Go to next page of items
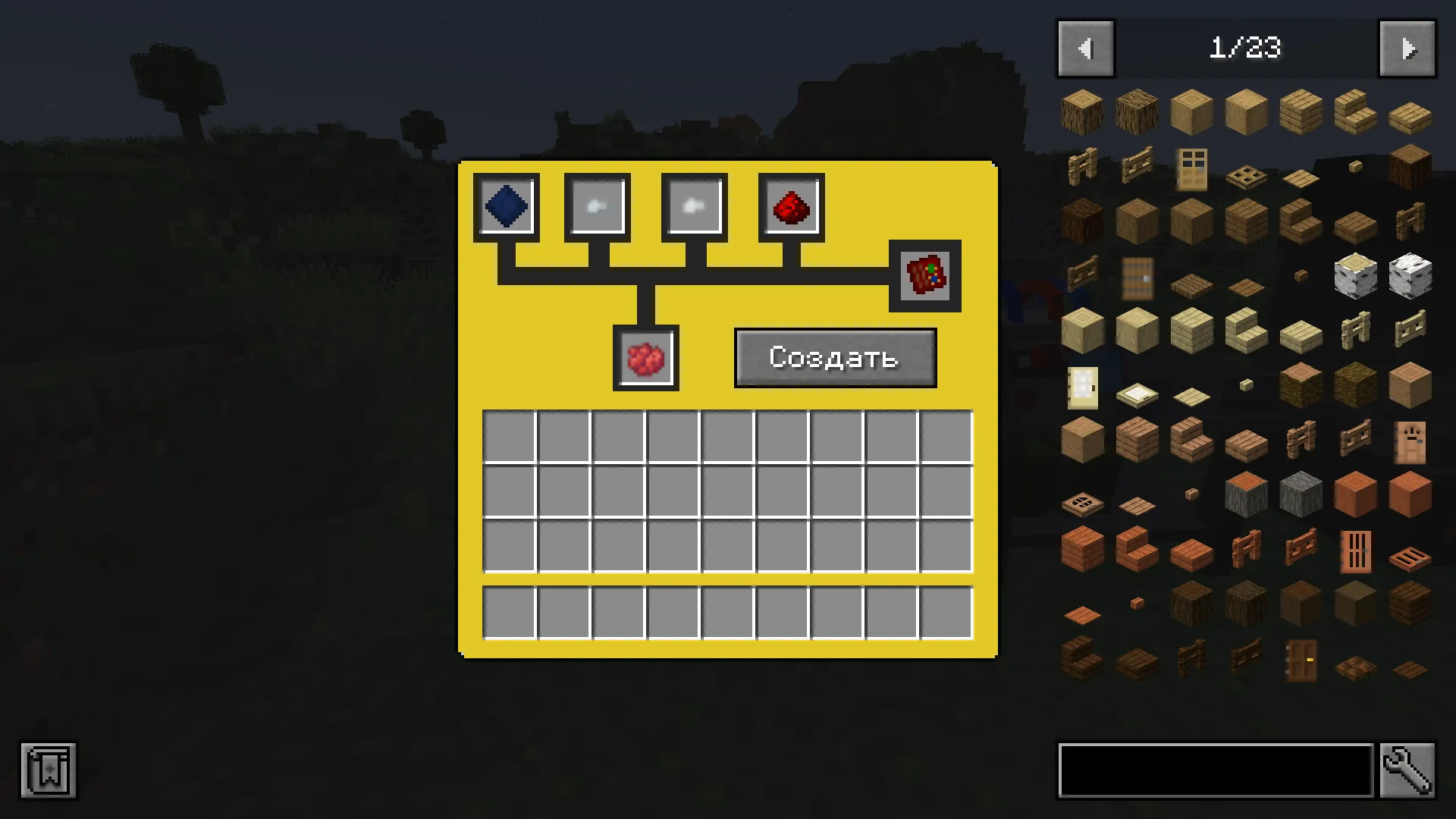 coord(1407,48)
